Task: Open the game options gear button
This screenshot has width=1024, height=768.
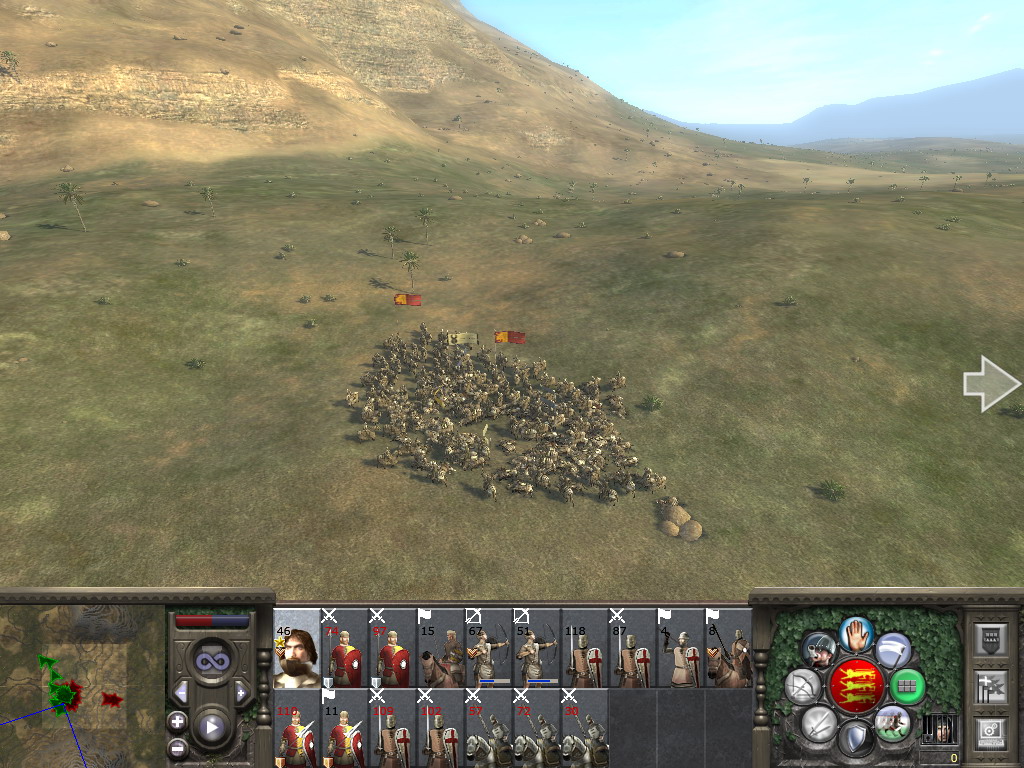Action: (989, 730)
